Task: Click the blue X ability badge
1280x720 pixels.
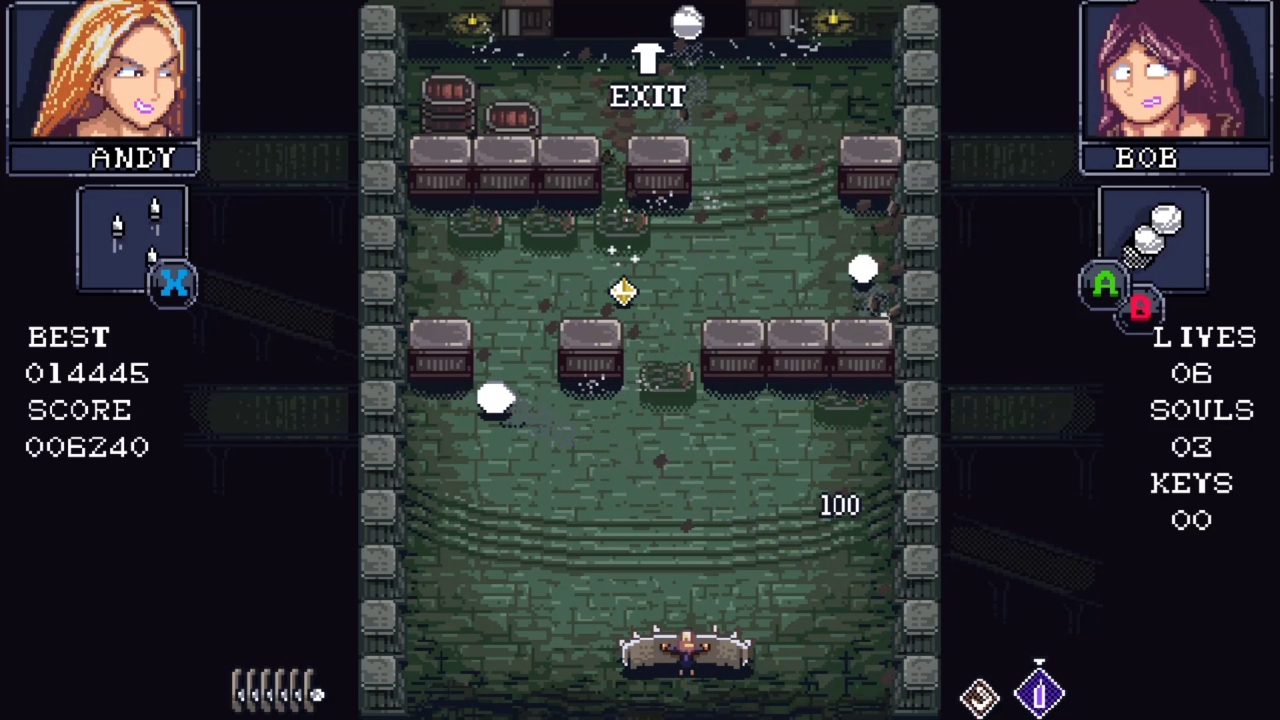Action: click(x=173, y=285)
